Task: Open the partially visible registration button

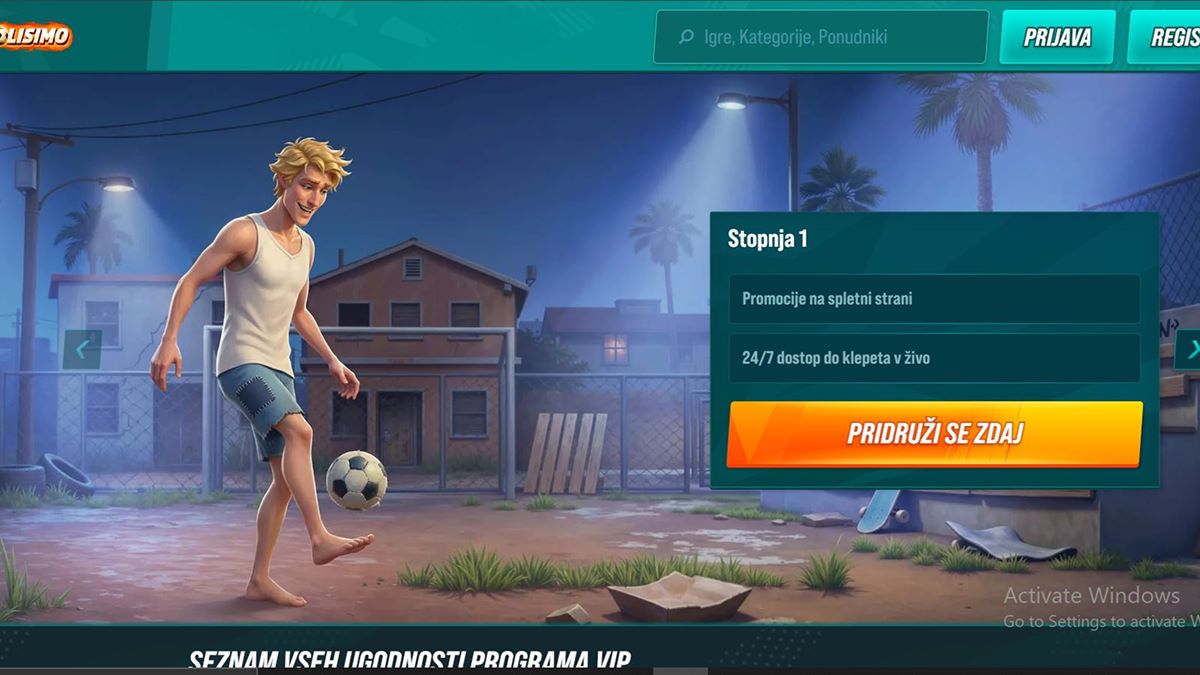Action: click(1164, 38)
